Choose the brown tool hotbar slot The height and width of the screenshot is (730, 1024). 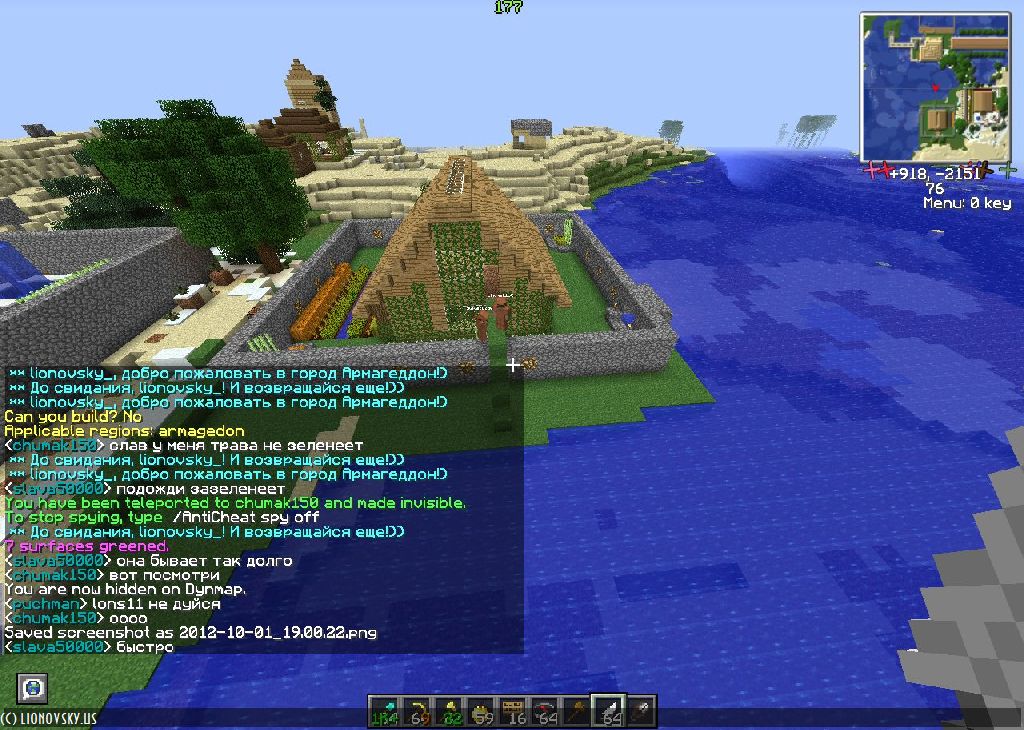578,709
